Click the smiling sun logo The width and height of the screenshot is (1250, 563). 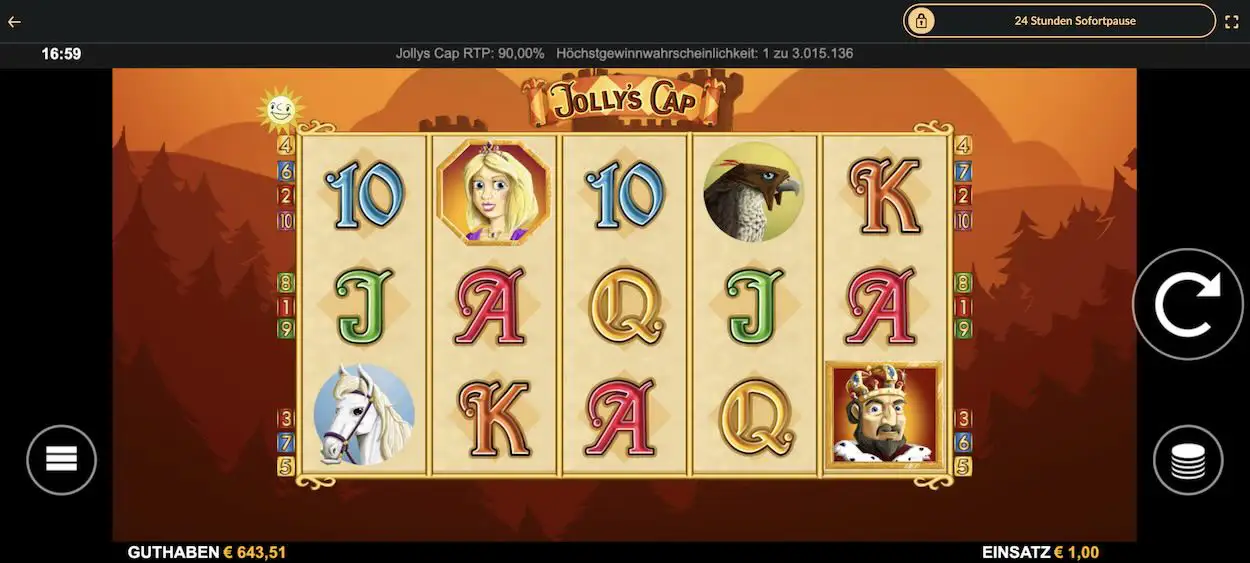(x=280, y=110)
